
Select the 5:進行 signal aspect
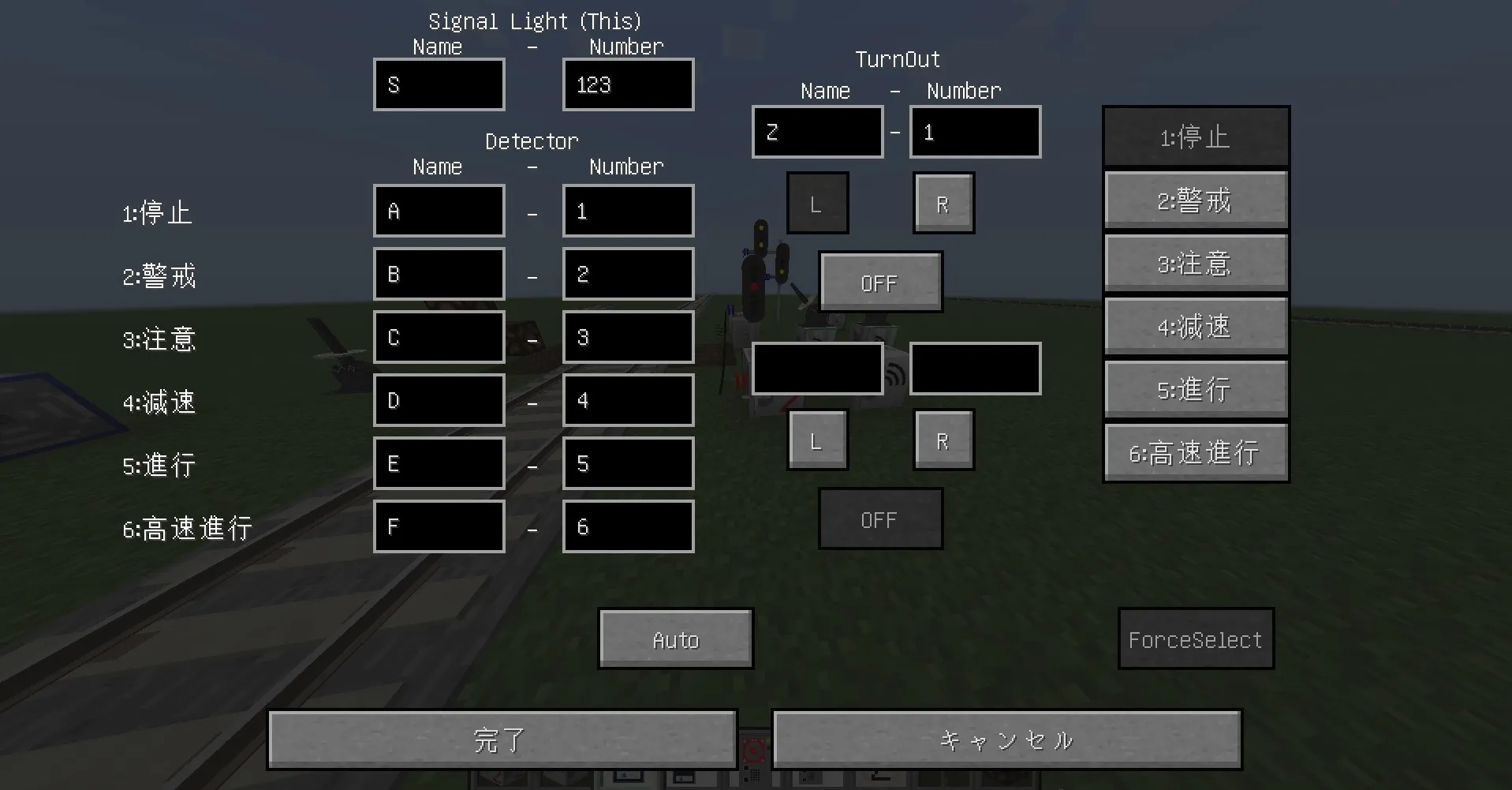pyautogui.click(x=1195, y=388)
